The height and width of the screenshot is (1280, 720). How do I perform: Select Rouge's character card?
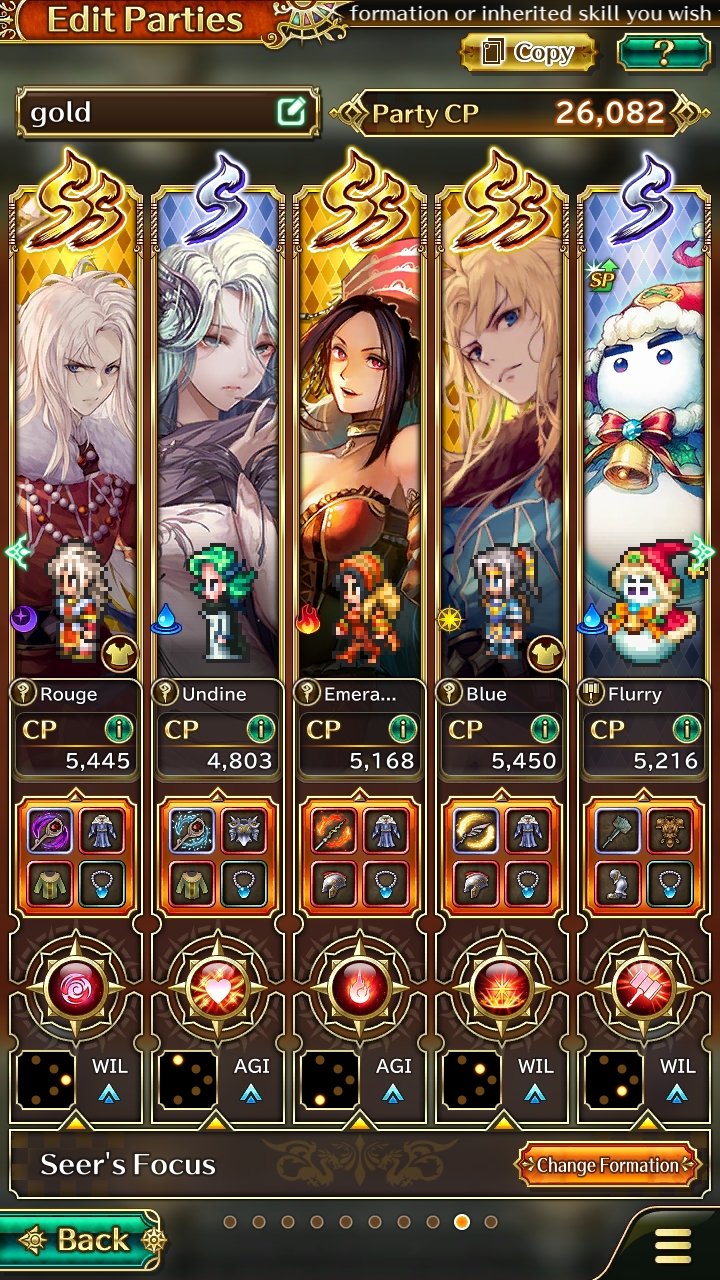point(76,430)
